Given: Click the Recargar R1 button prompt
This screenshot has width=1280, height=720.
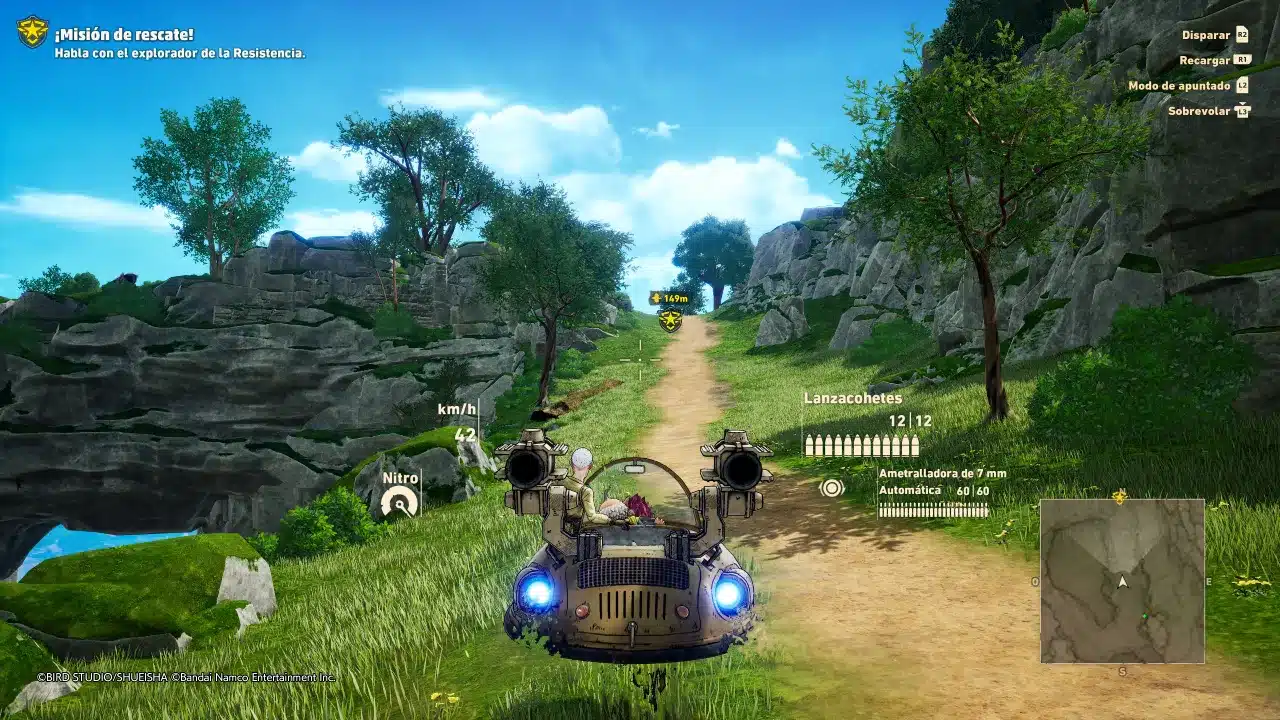Looking at the screenshot, I should point(1240,59).
